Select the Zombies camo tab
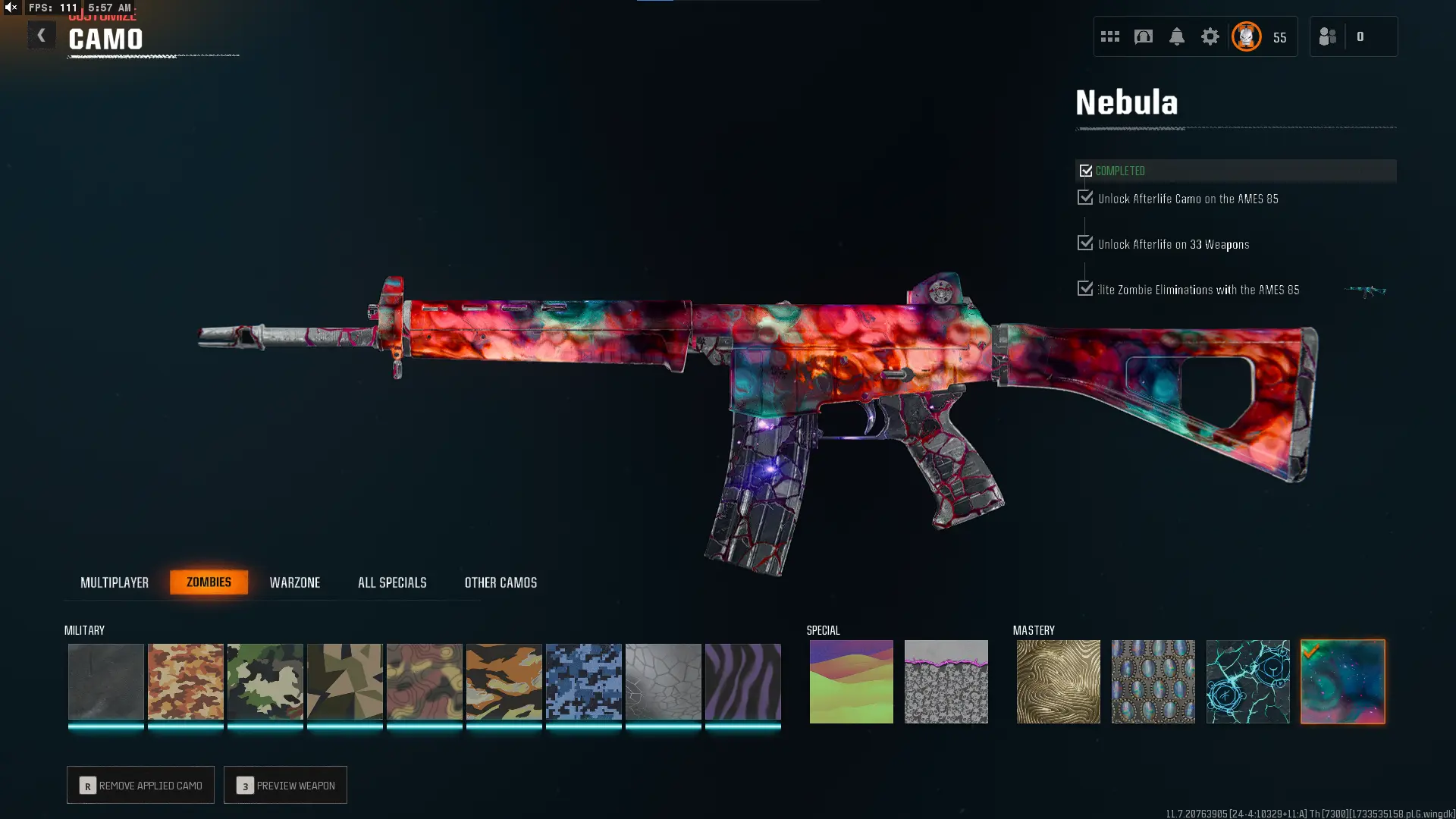 coord(209,582)
